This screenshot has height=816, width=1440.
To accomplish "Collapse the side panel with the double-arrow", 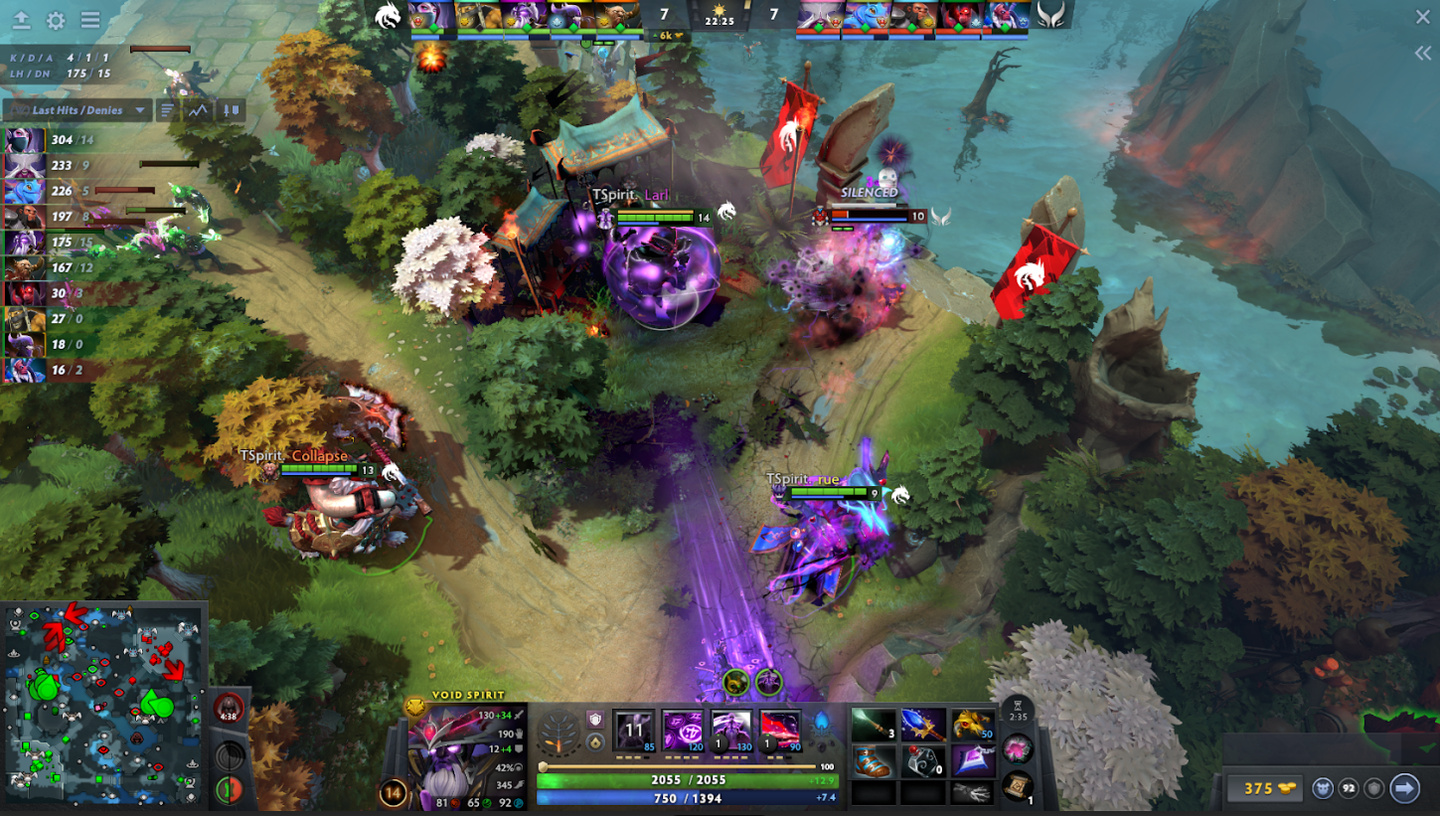I will point(1423,54).
